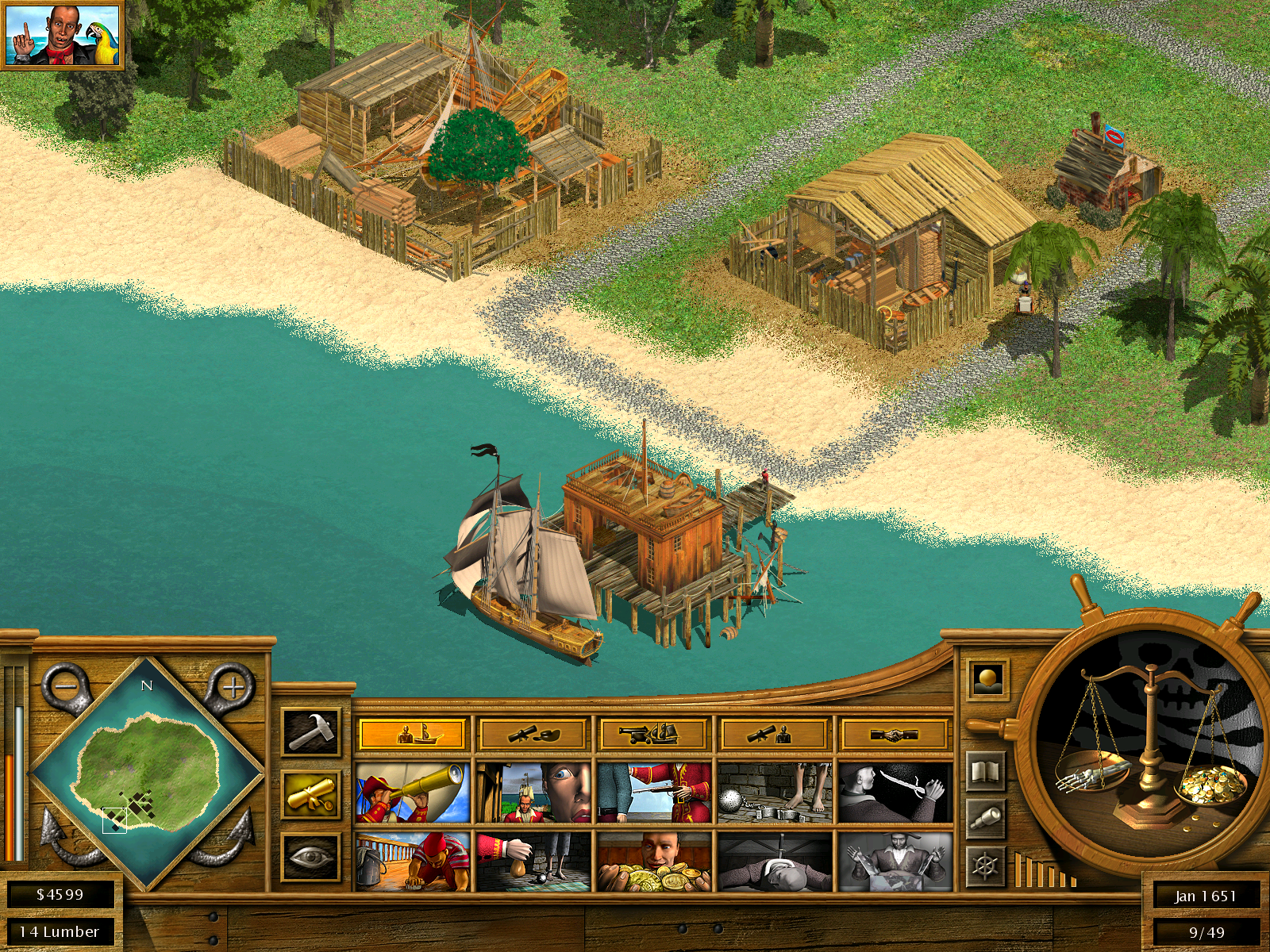
Task: Choose the pistol-at-gunpoint edict
Action: 653,793
